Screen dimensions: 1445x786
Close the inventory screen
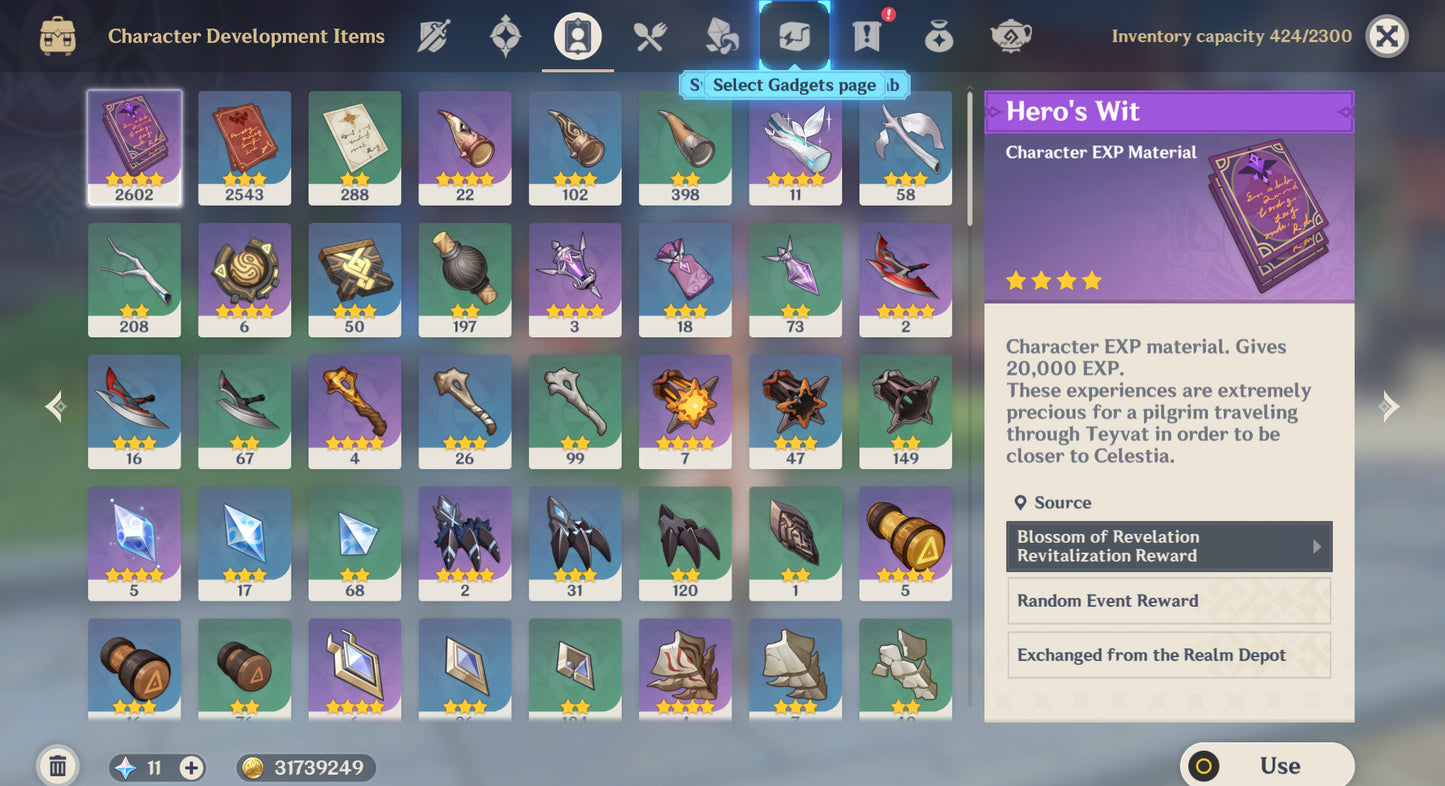pyautogui.click(x=1387, y=36)
